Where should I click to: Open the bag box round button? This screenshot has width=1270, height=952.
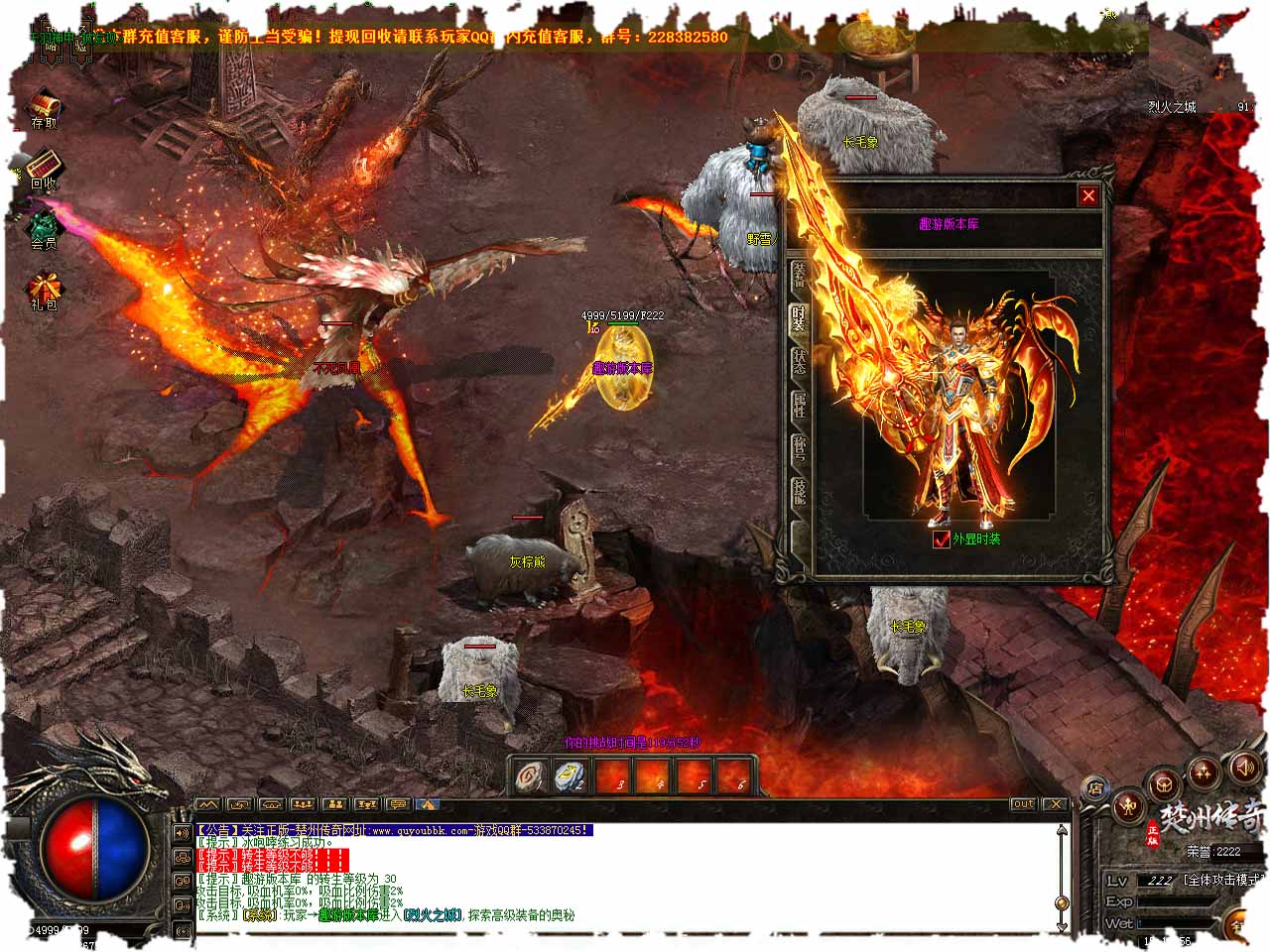1163,784
